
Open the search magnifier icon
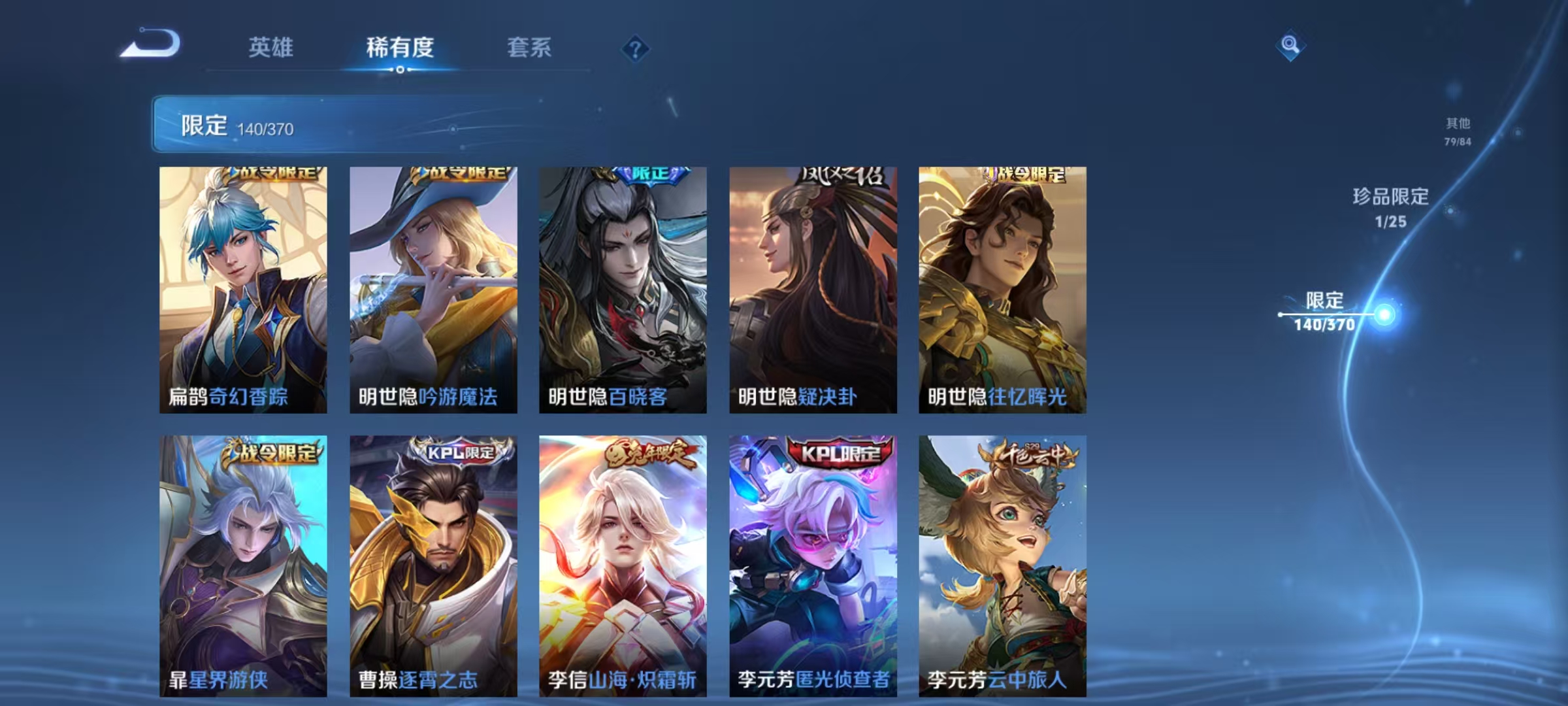[1290, 45]
